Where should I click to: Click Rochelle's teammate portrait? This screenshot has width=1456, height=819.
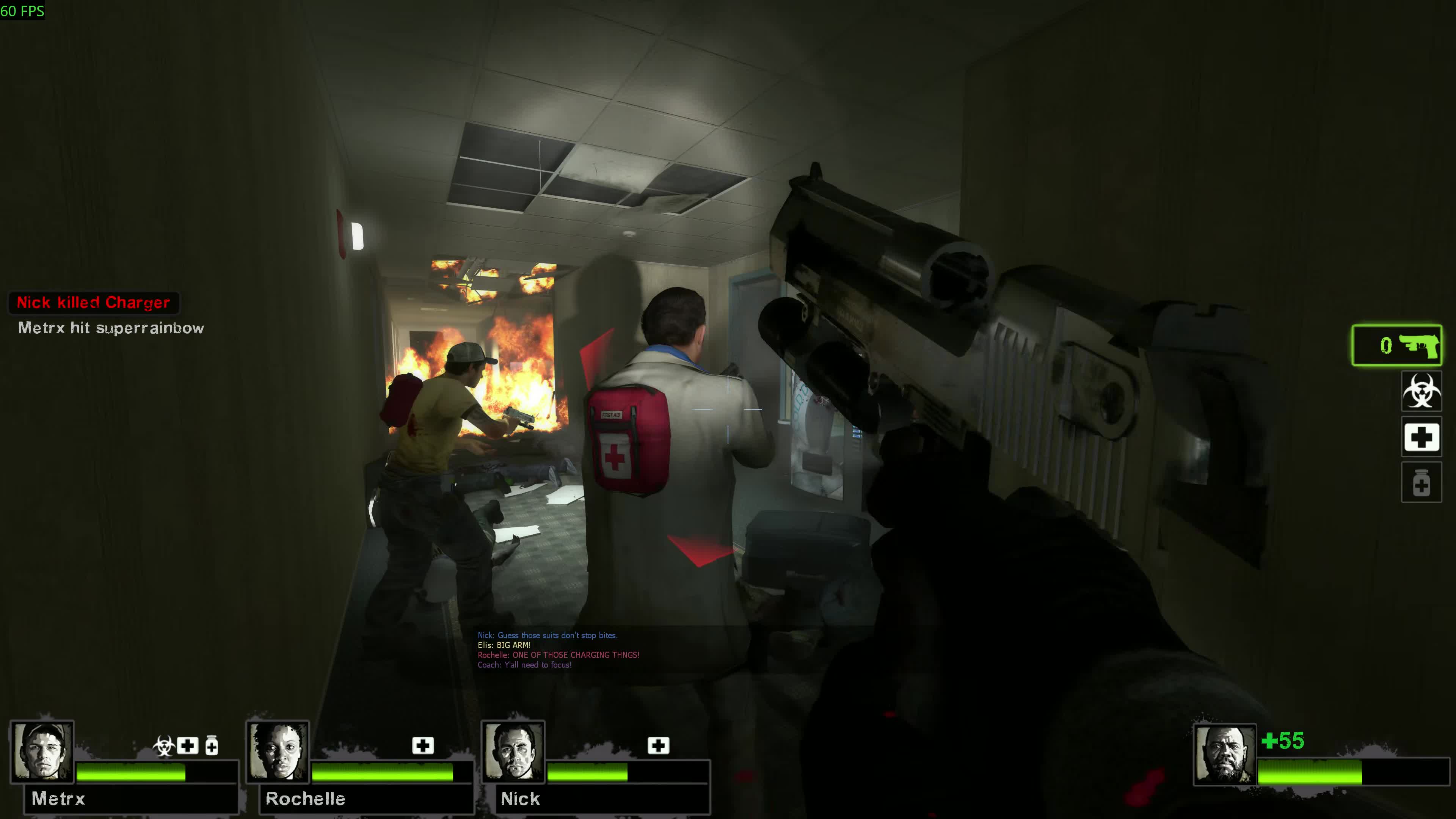(278, 751)
